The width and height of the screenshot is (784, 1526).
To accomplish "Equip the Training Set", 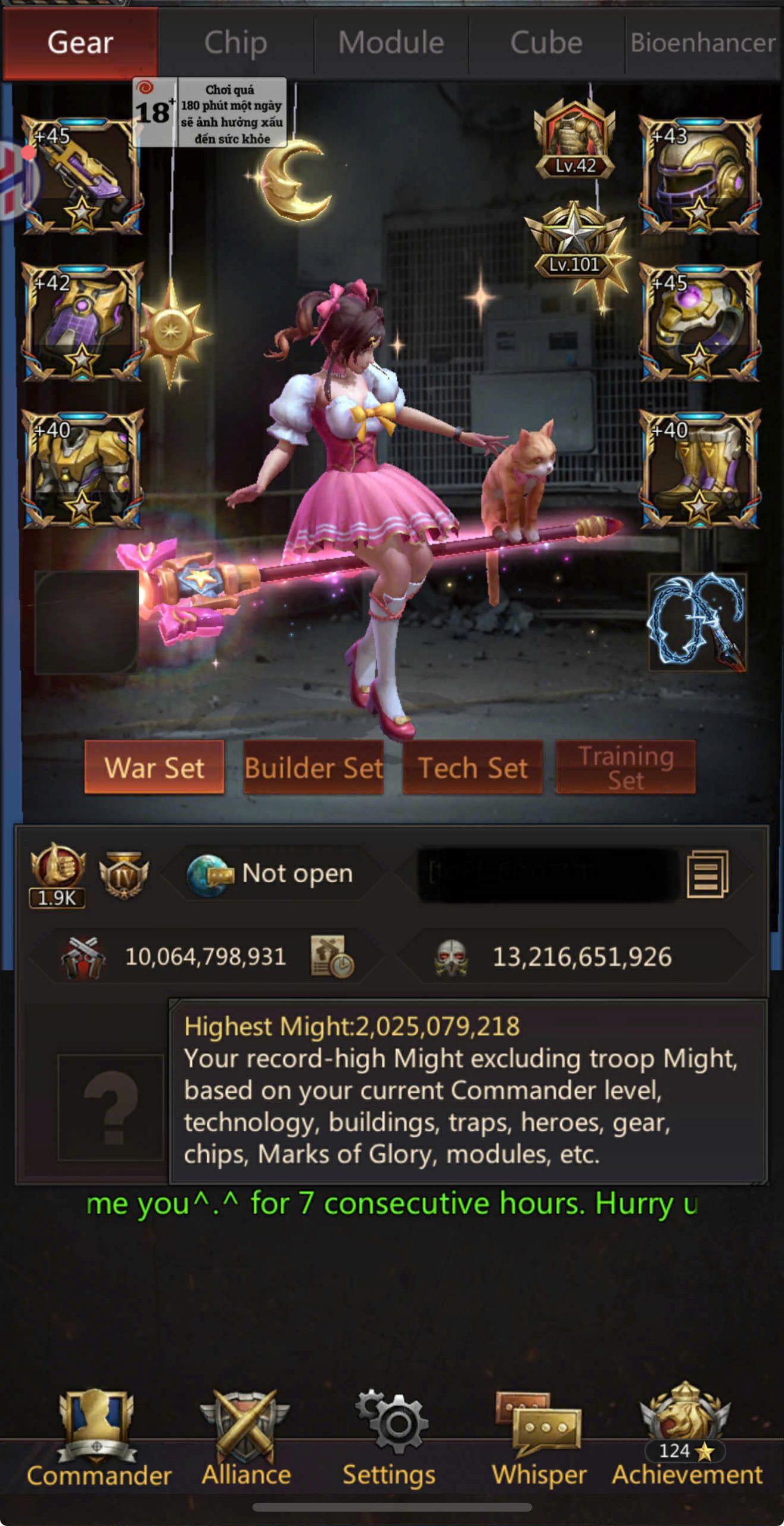I will [x=626, y=767].
